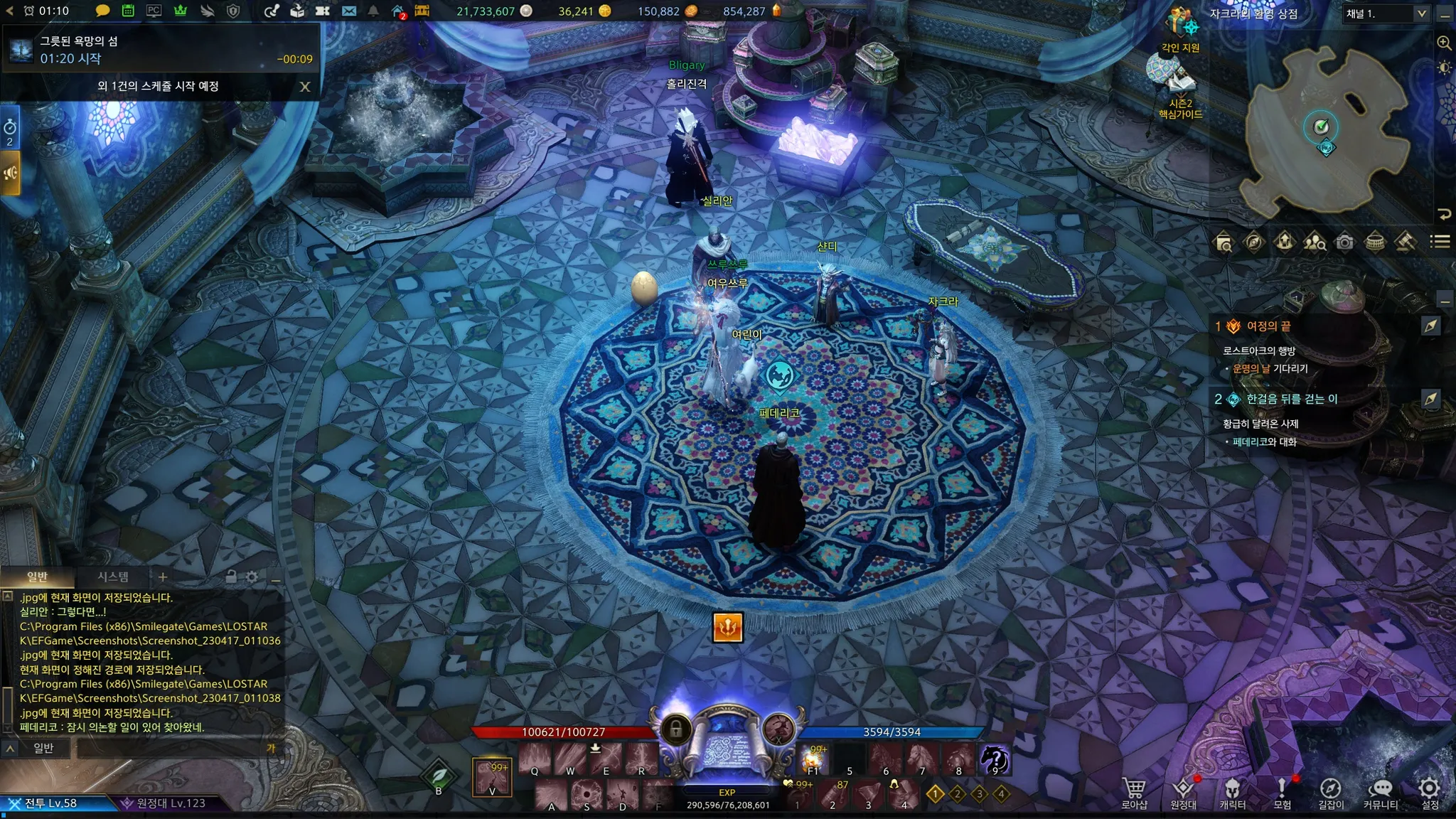Open the mail envelope icon
1456x819 pixels.
click(x=348, y=11)
